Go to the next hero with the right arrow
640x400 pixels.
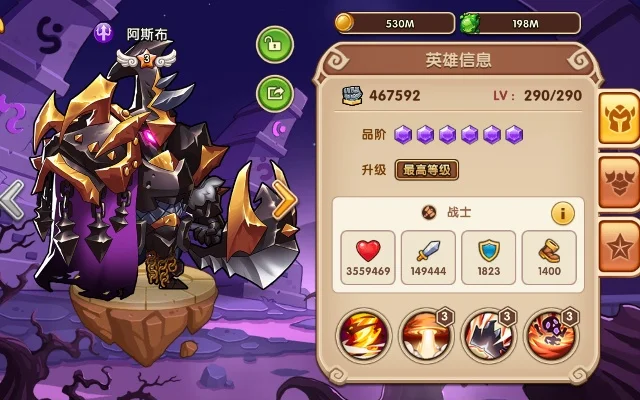285,199
